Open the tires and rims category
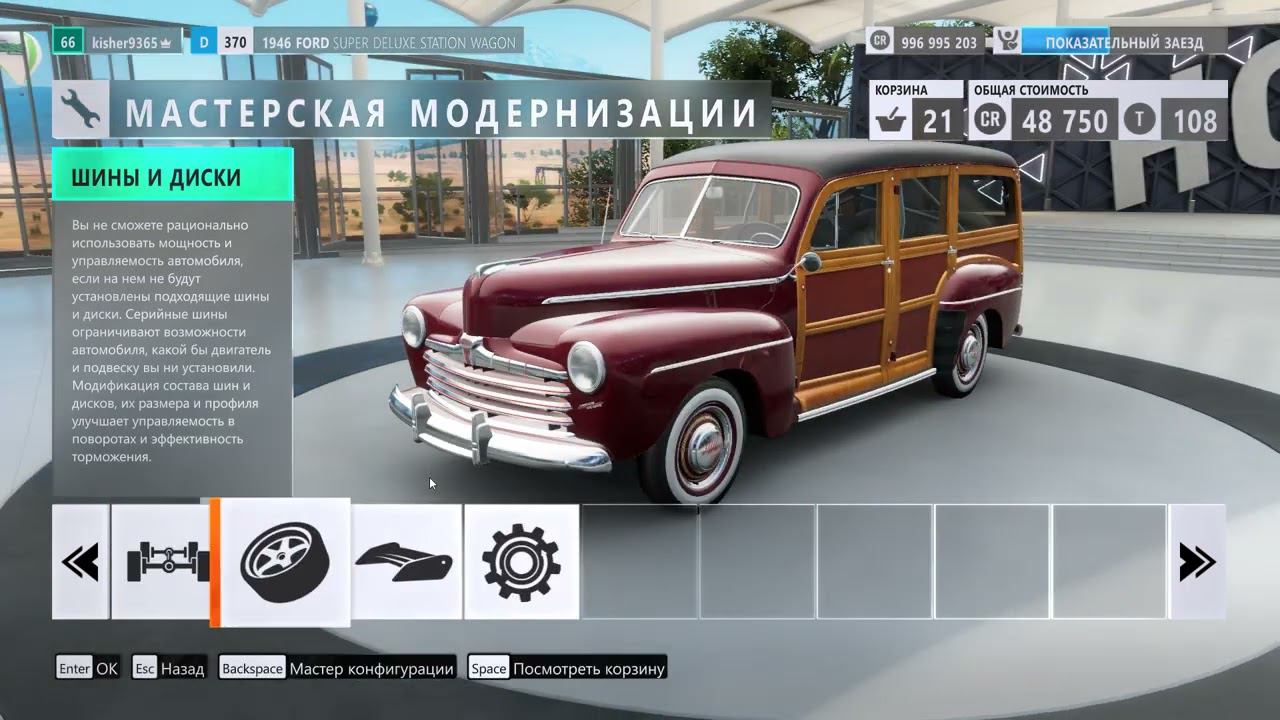1280x720 pixels. tap(285, 561)
